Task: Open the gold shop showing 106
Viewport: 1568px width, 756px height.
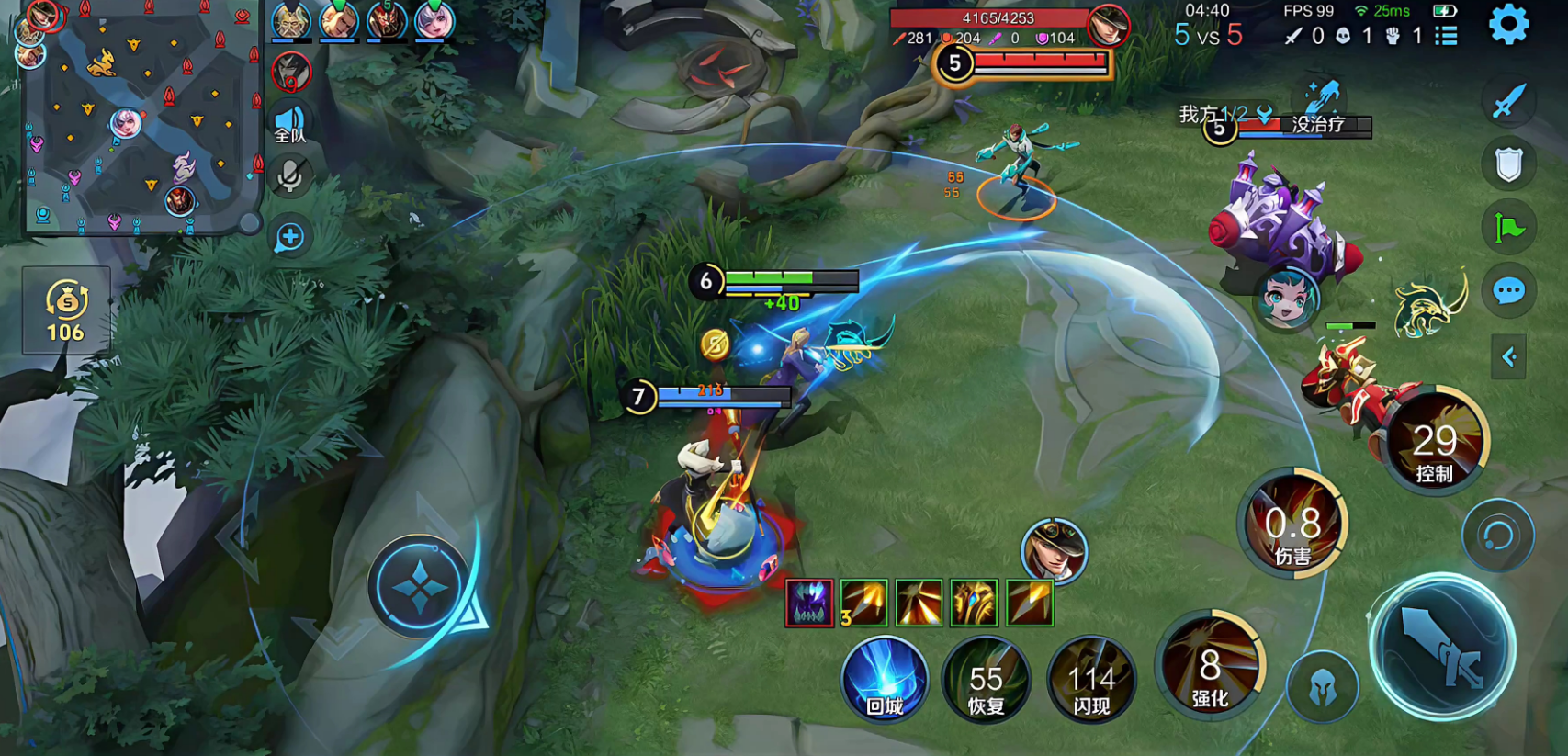Action: pyautogui.click(x=66, y=310)
